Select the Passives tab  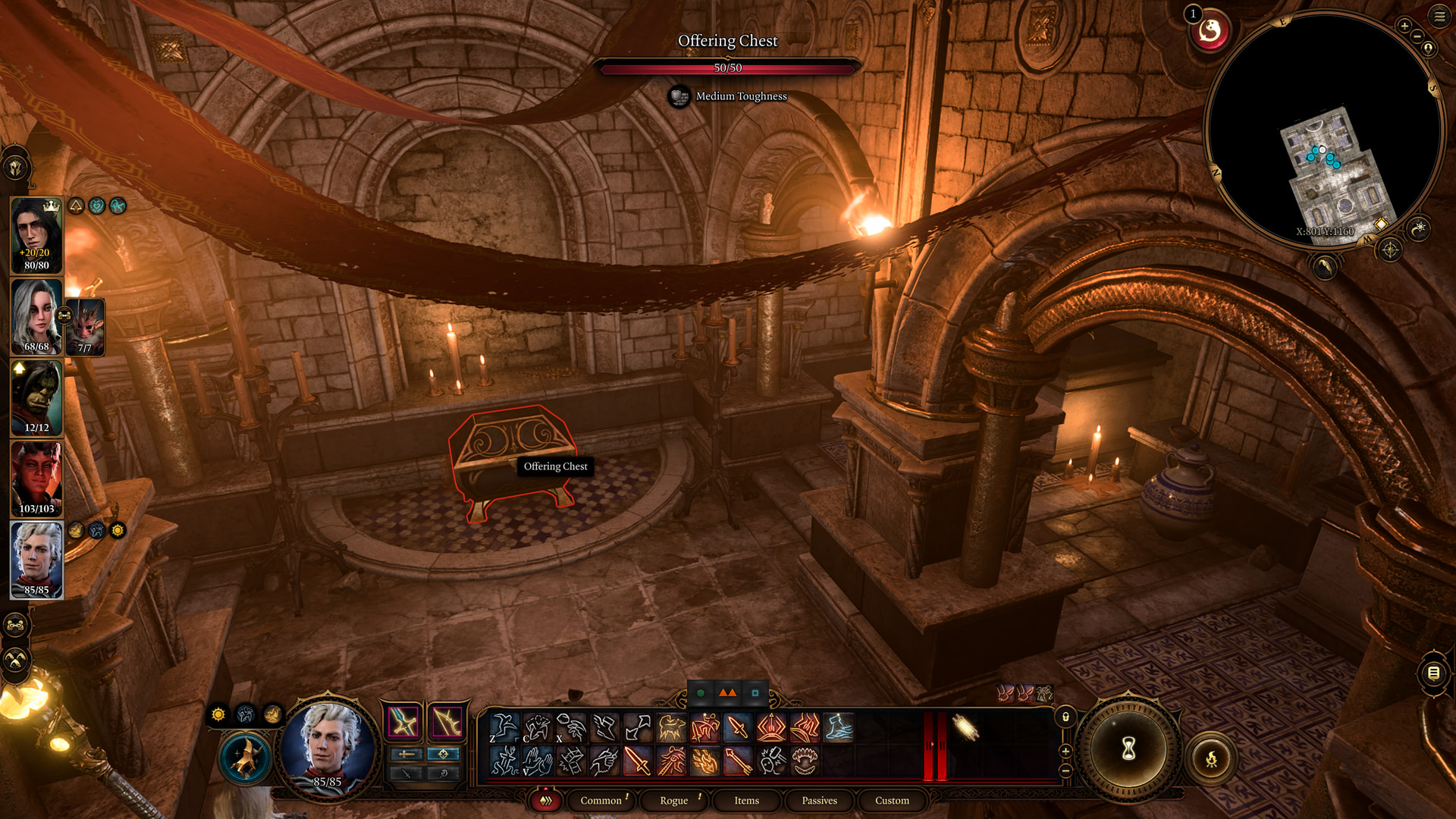pyautogui.click(x=819, y=801)
